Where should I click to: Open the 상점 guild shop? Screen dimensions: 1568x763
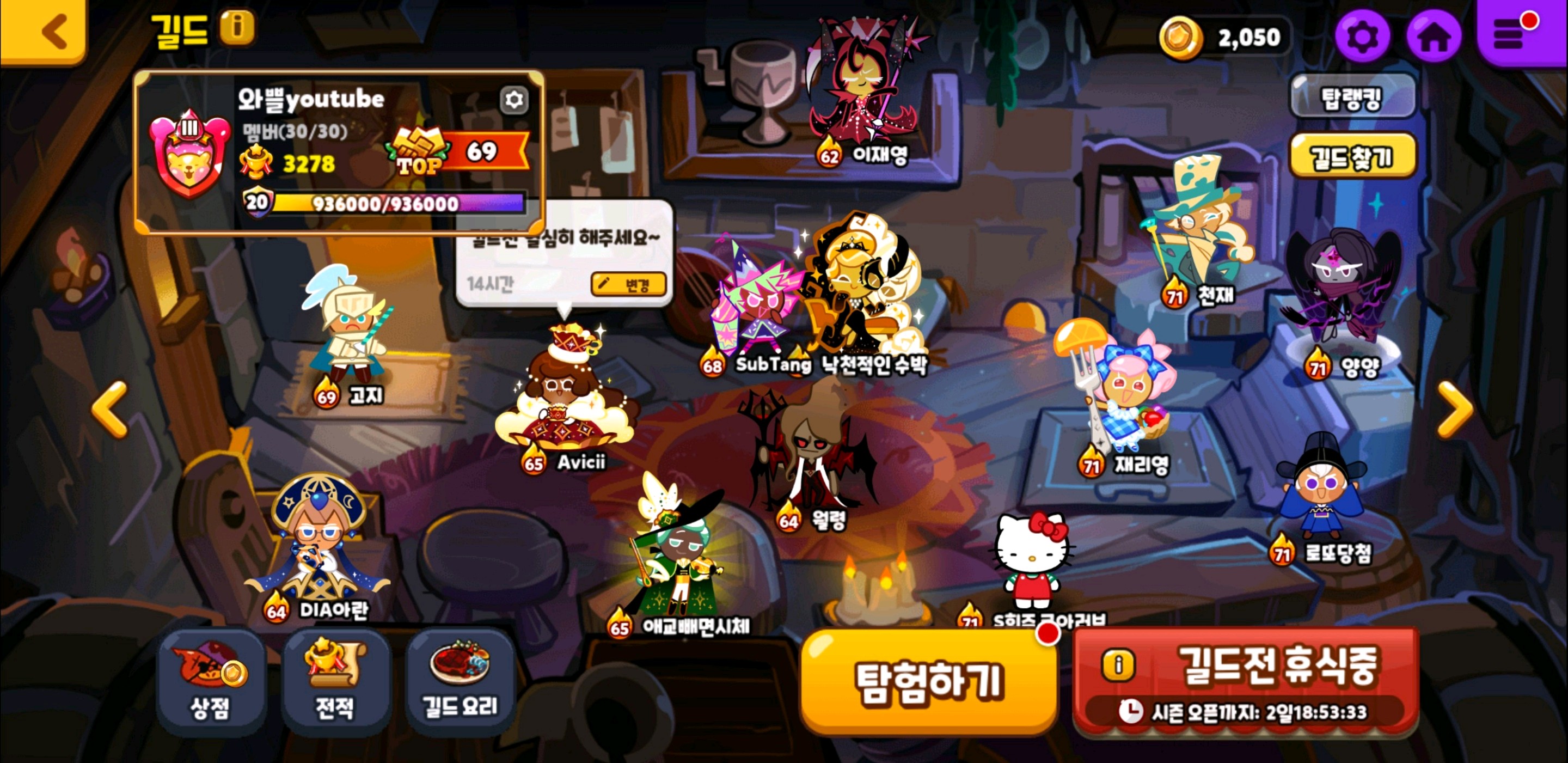pyautogui.click(x=211, y=682)
